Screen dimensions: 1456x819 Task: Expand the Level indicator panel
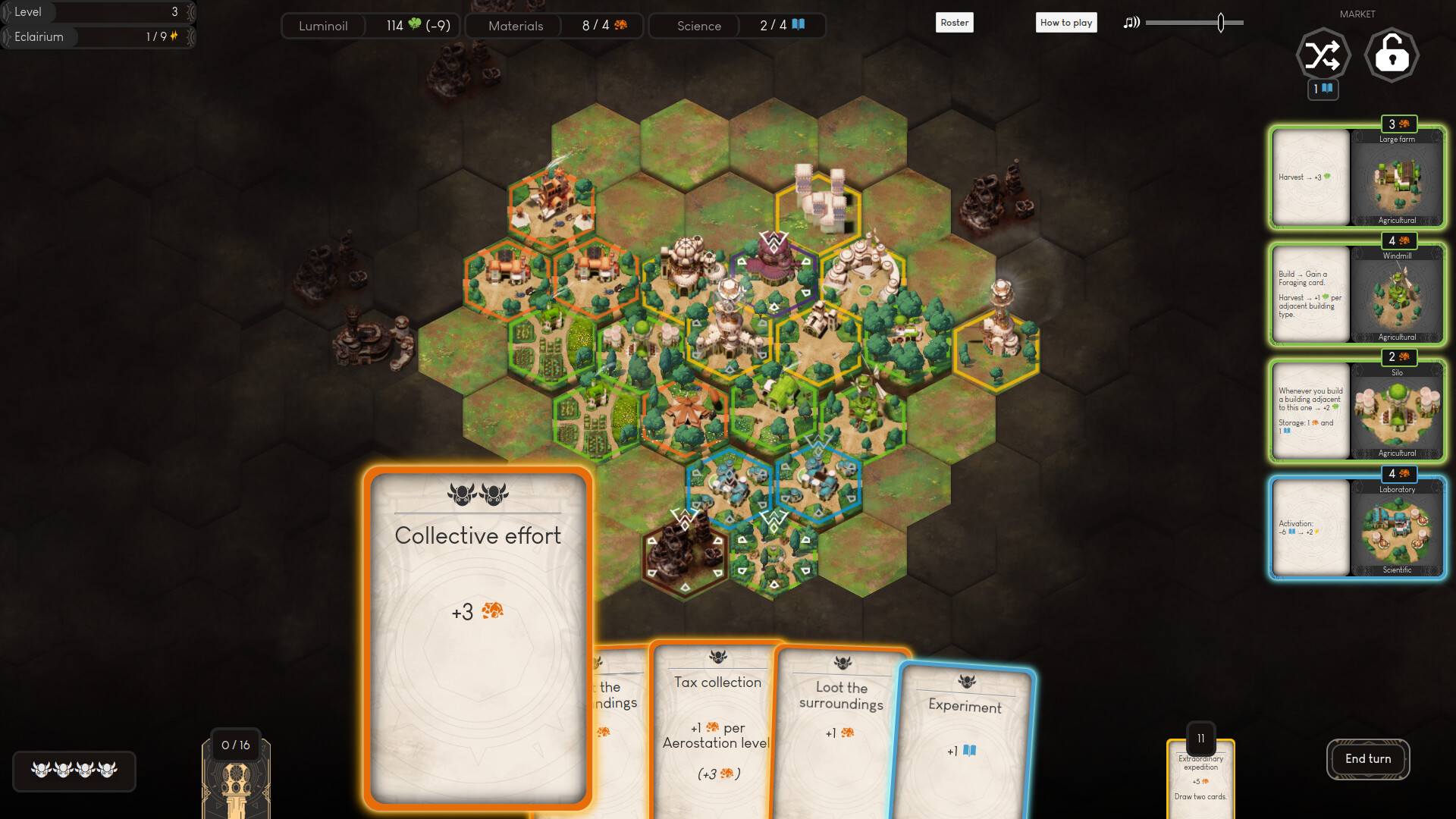coord(97,11)
